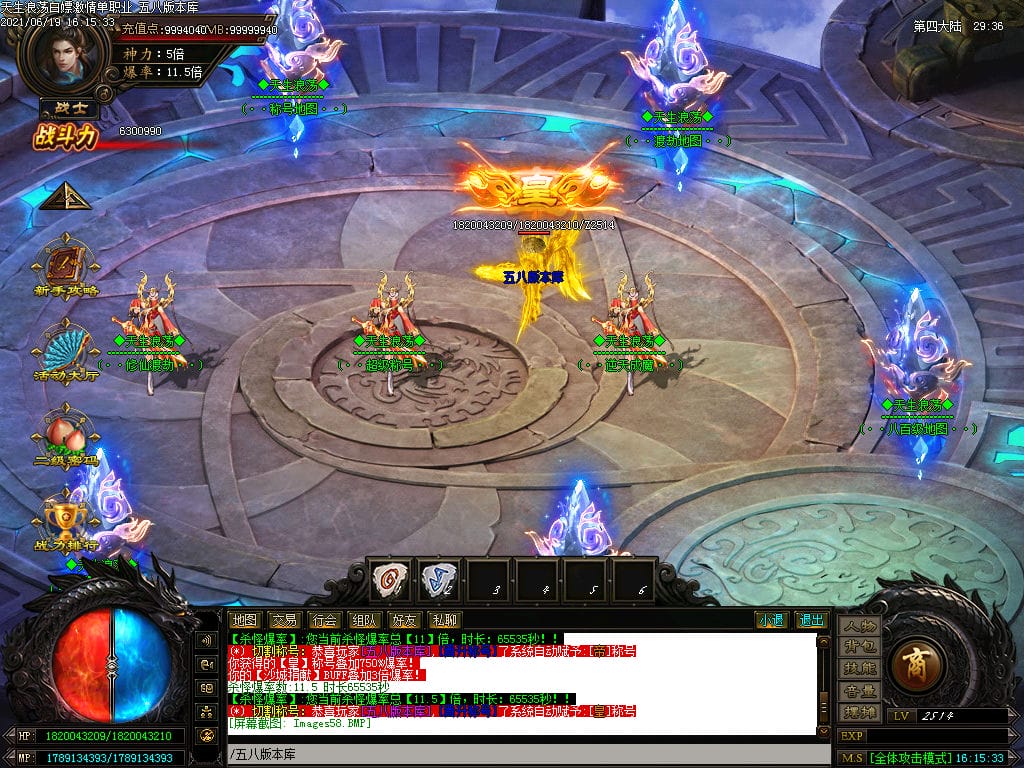Open the 人物 character panel
The image size is (1024, 768).
tap(859, 625)
